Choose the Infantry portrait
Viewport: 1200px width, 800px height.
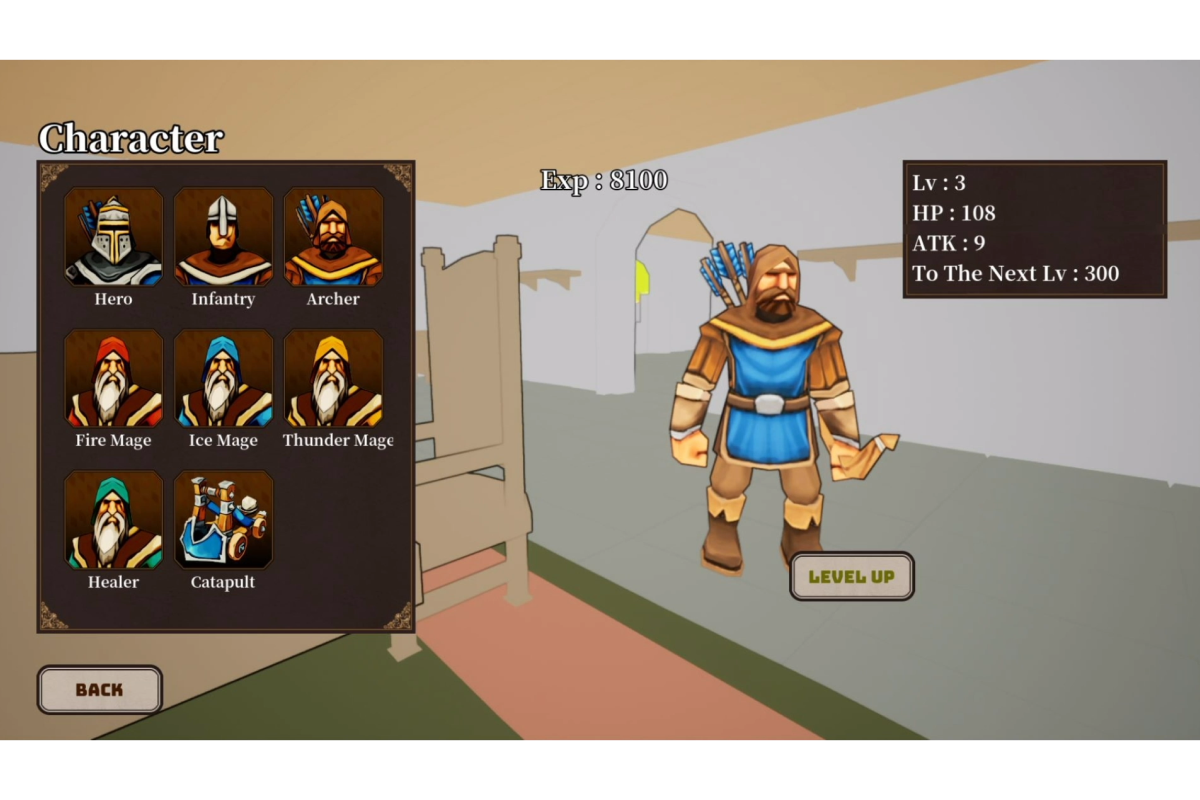pos(223,237)
